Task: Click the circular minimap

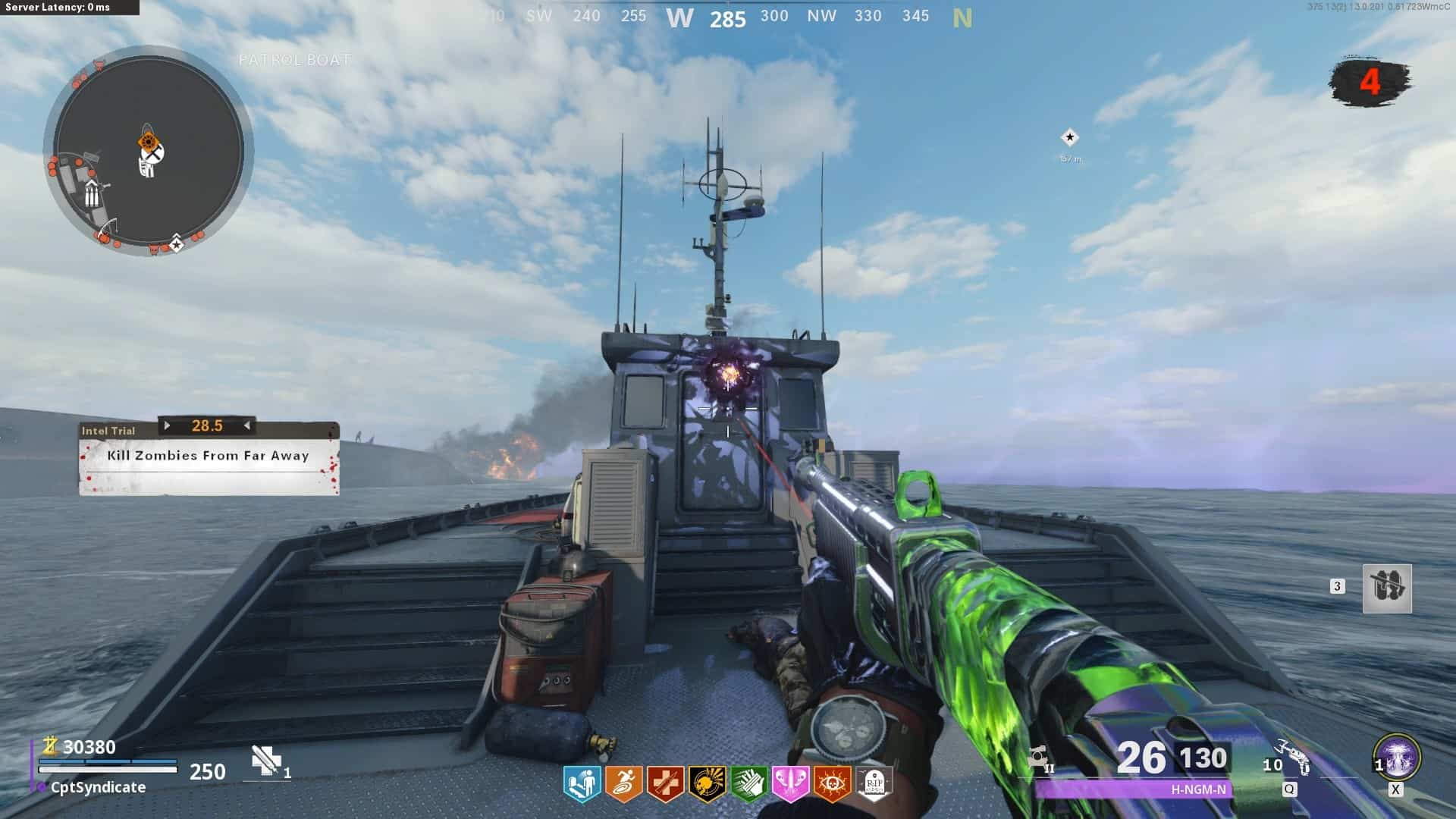Action: [x=149, y=151]
